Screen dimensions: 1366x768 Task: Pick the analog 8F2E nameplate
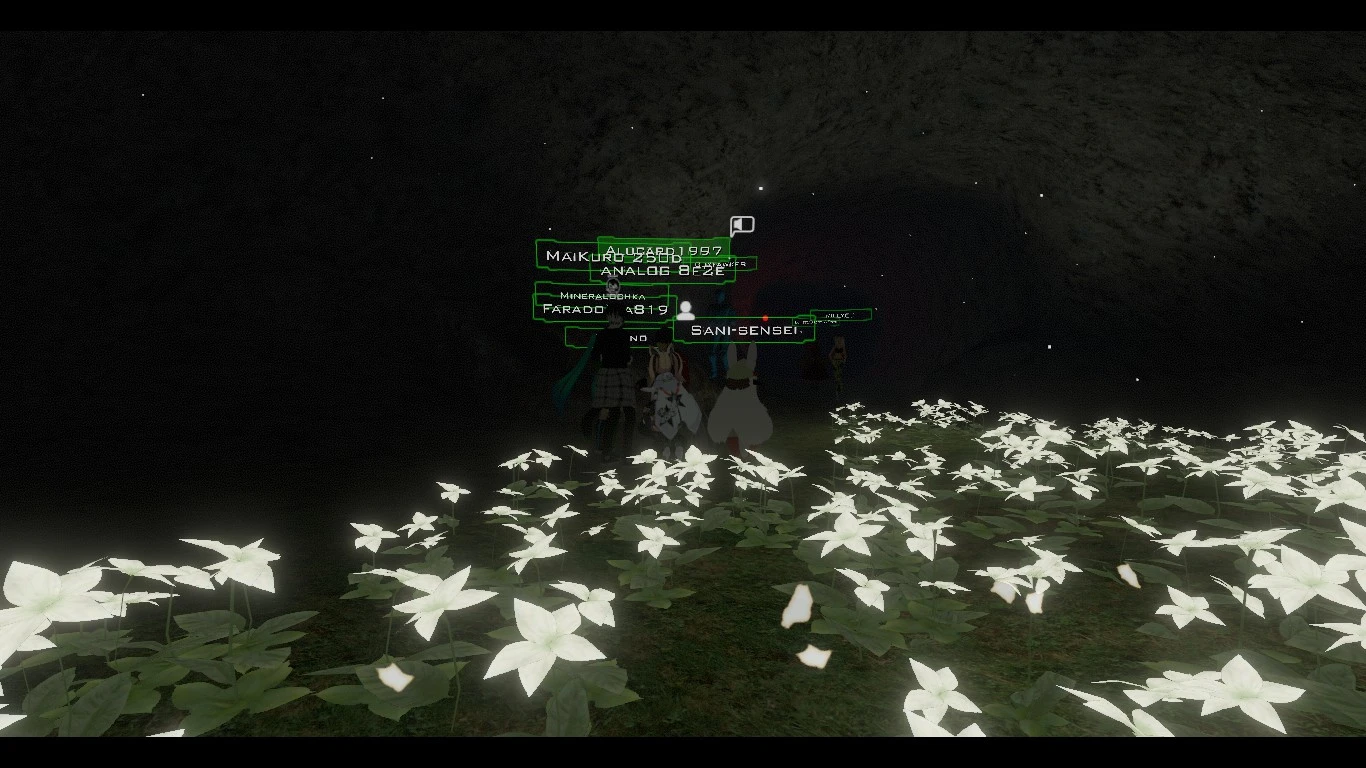(662, 271)
